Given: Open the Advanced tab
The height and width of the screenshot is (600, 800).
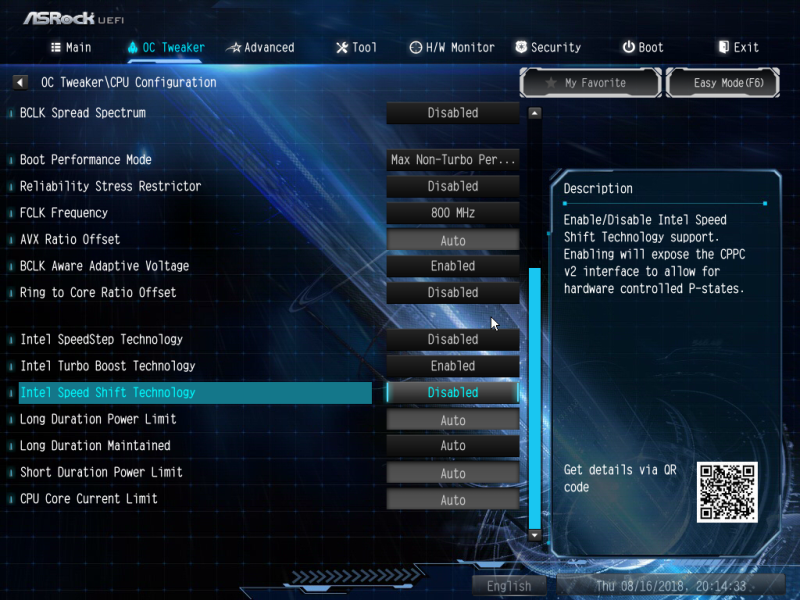Looking at the screenshot, I should pyautogui.click(x=260, y=47).
